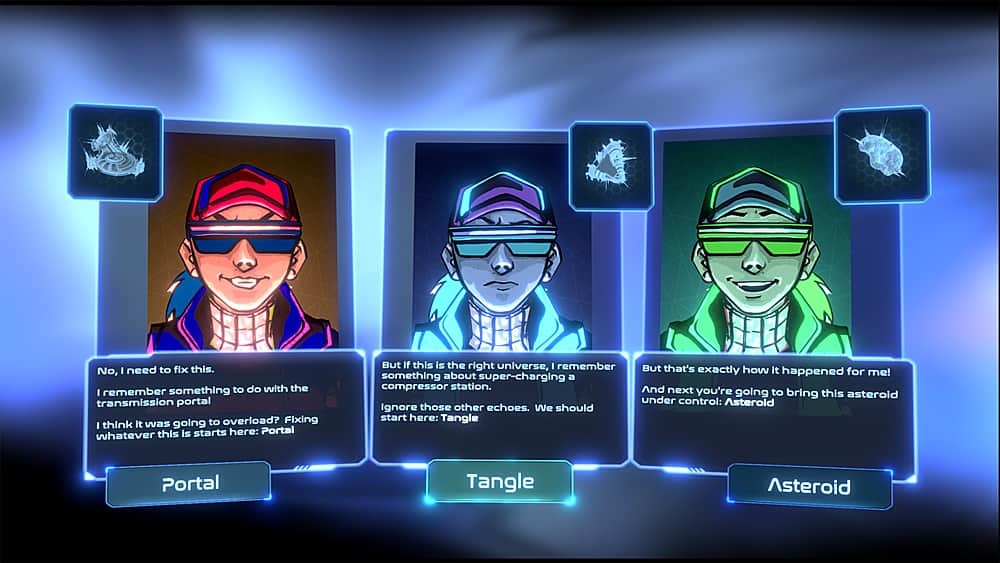Choose the Portal button

pyautogui.click(x=189, y=483)
